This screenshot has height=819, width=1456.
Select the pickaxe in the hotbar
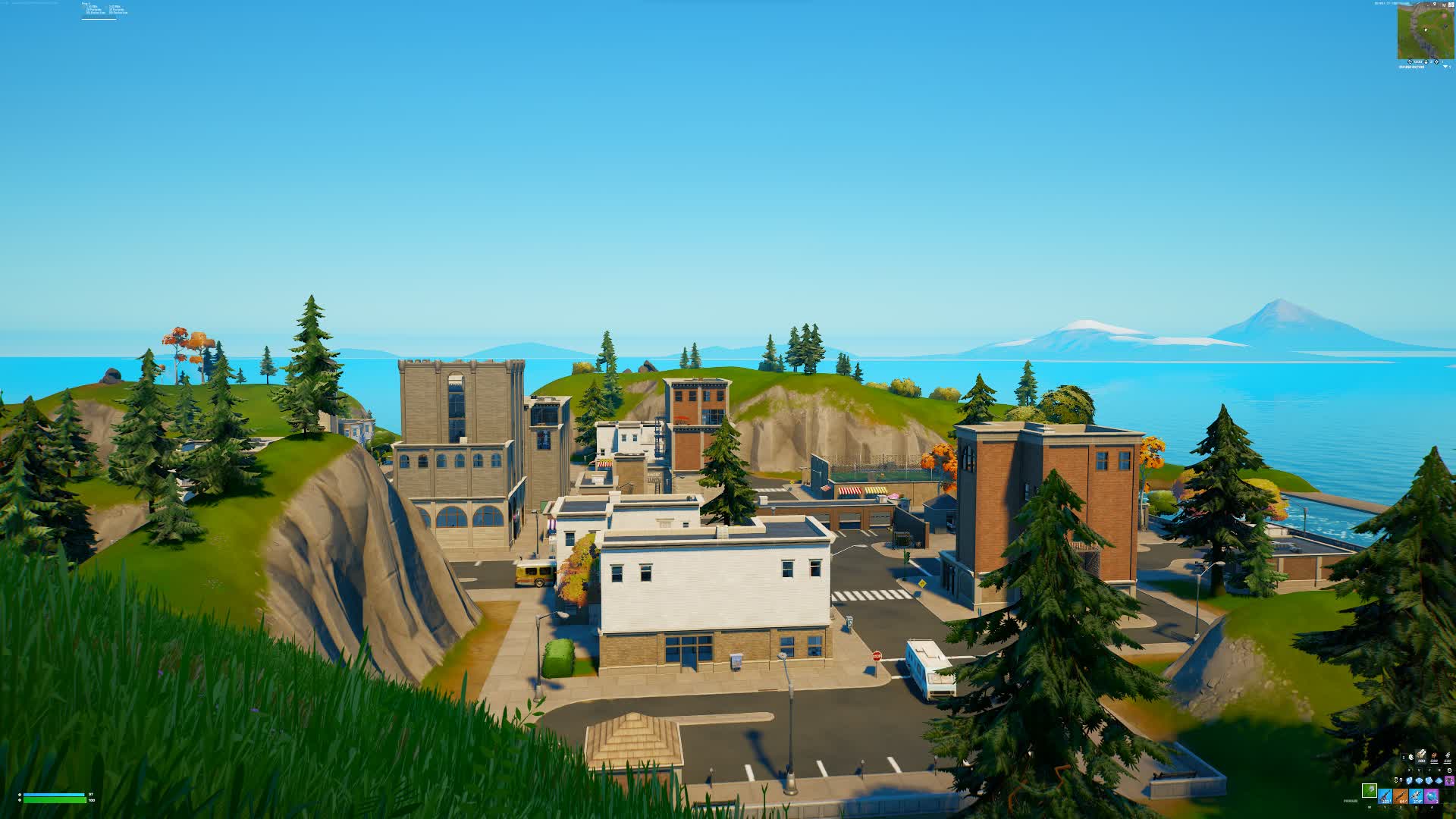click(x=1370, y=791)
